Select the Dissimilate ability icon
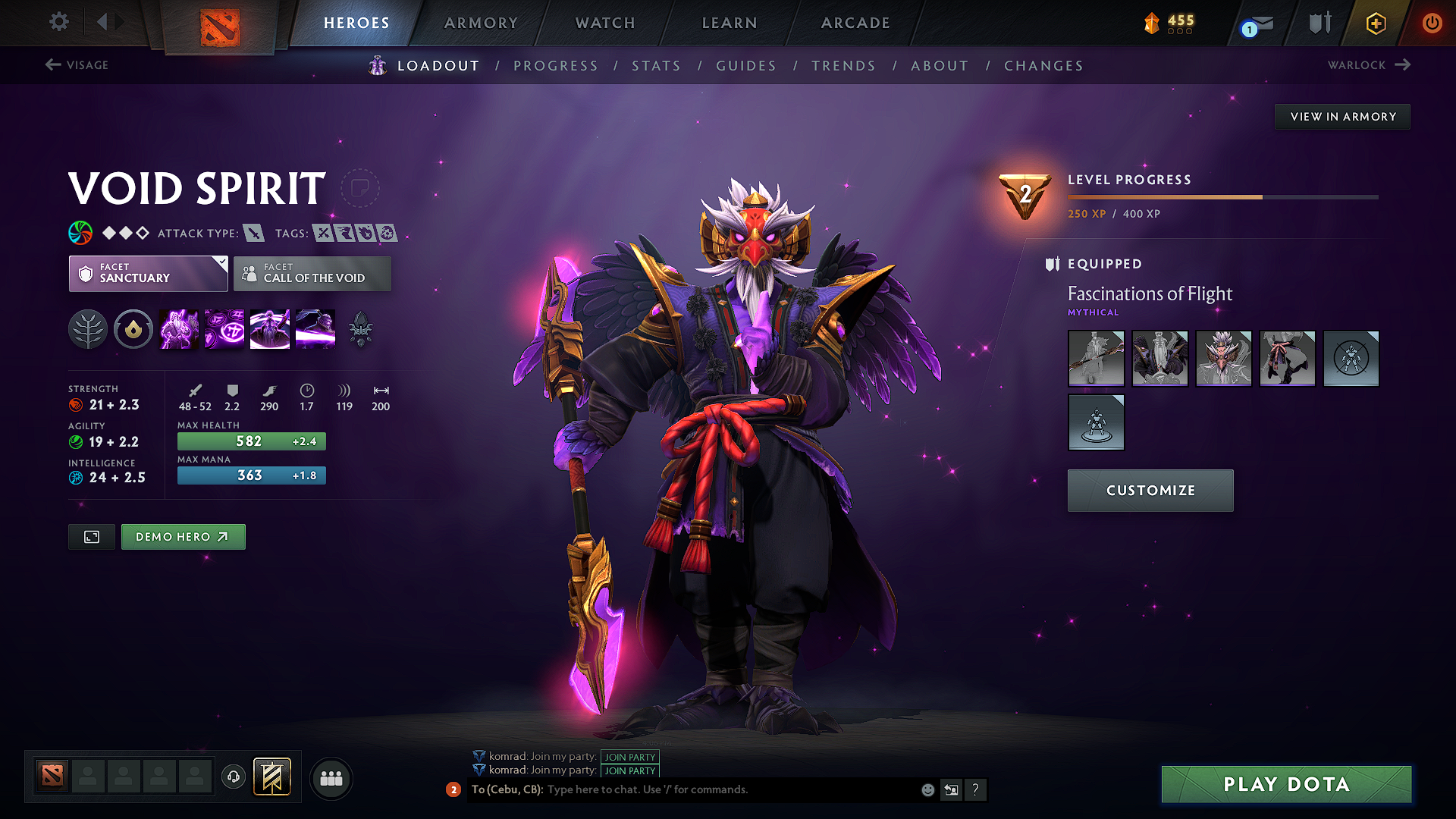 [224, 328]
